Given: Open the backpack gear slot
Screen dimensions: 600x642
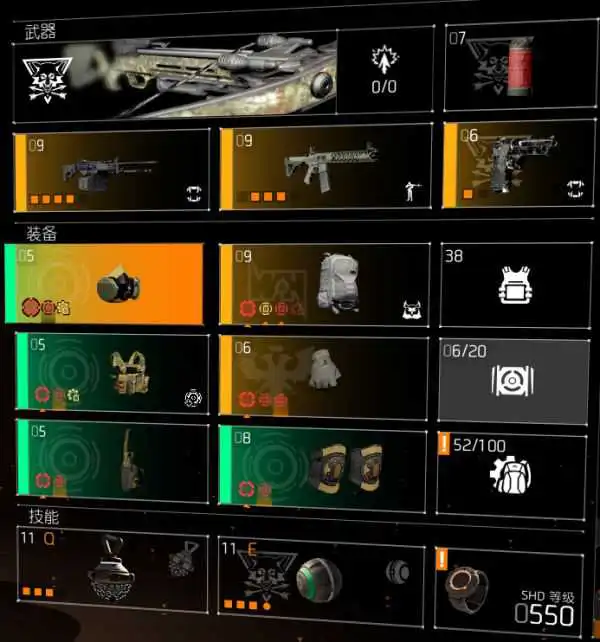Looking at the screenshot, I should coord(325,284).
